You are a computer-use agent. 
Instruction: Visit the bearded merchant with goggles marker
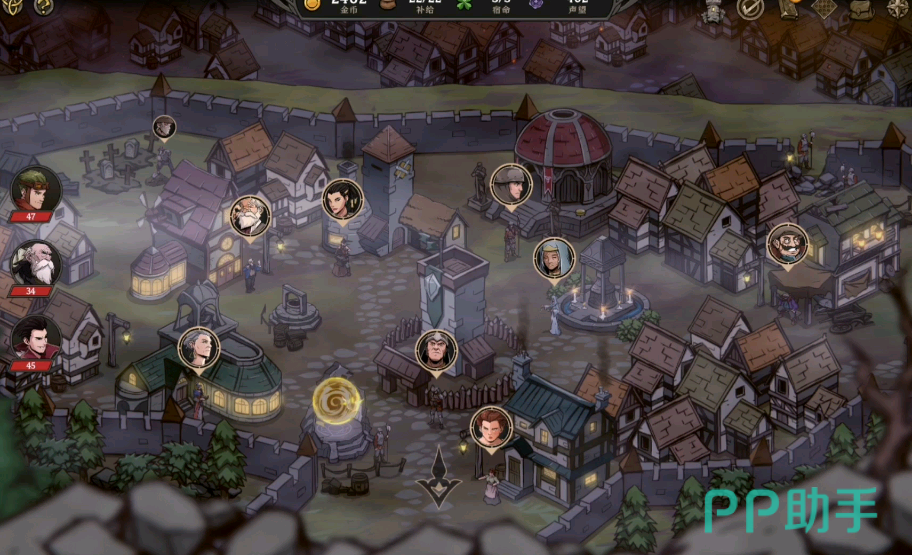click(786, 243)
